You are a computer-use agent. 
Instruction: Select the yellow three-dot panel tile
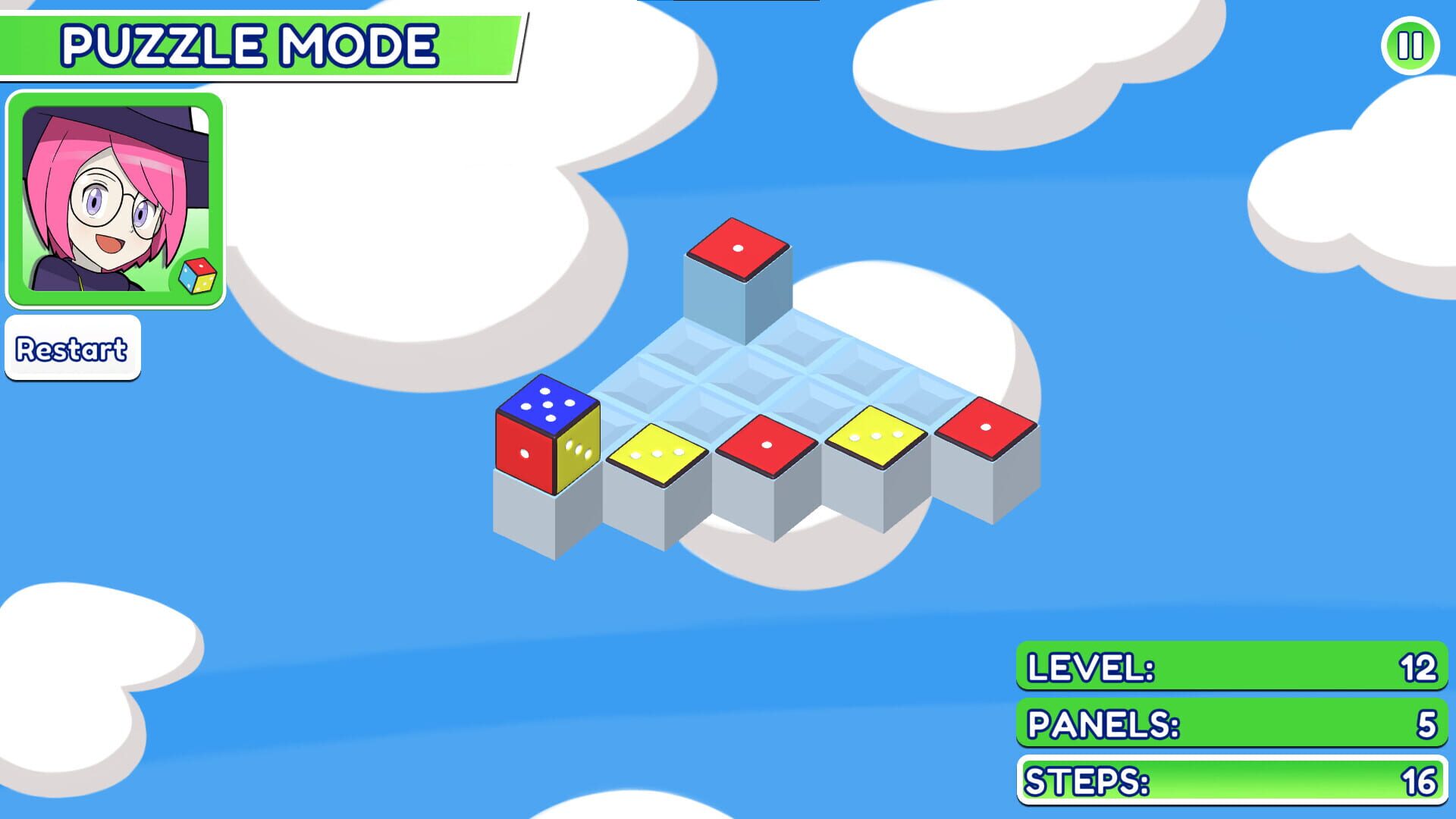pos(876,436)
